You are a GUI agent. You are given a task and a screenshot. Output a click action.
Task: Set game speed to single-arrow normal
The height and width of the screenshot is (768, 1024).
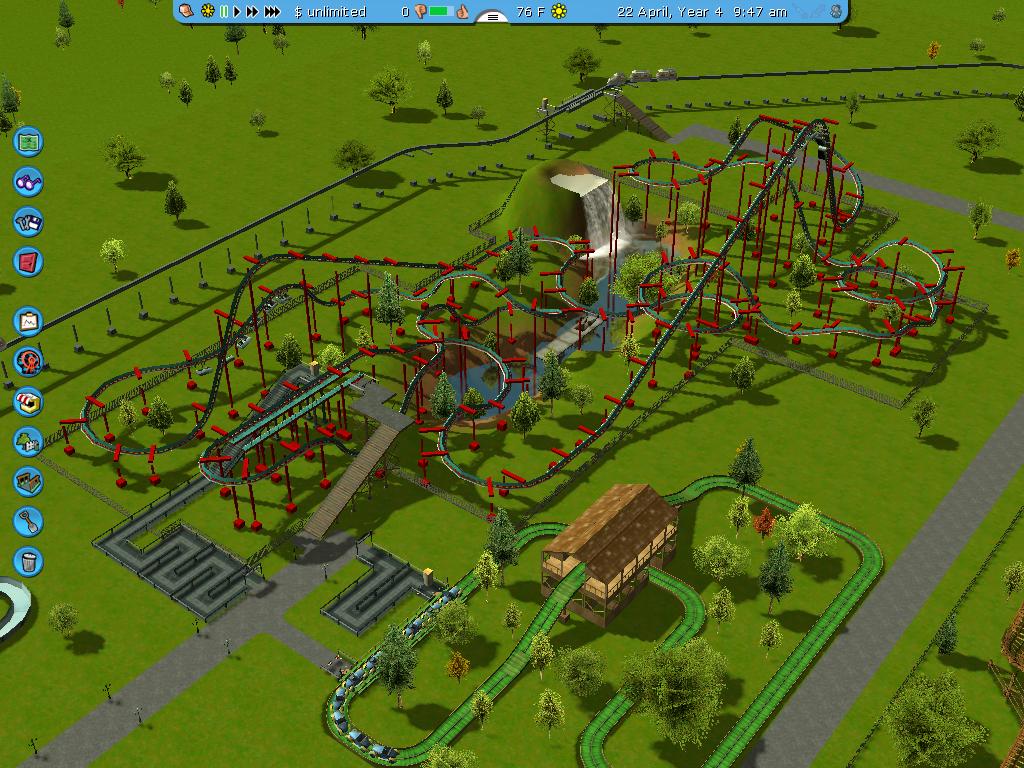coord(237,12)
